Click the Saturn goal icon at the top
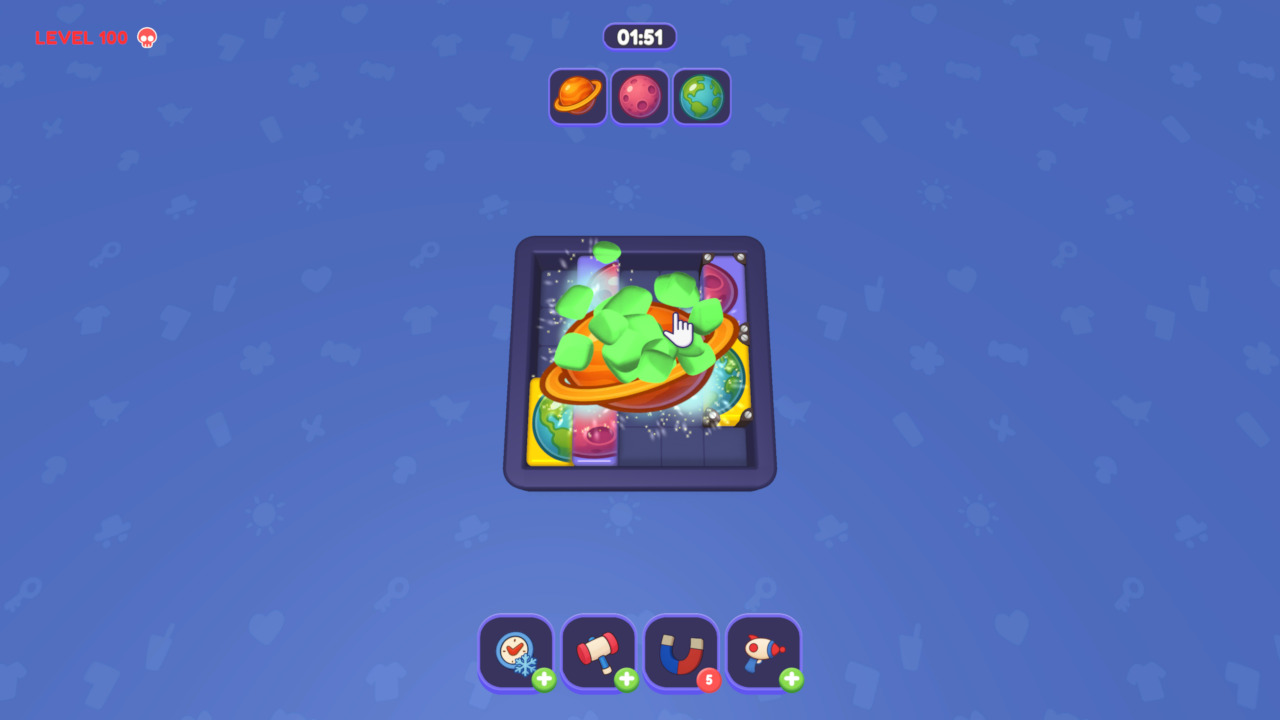This screenshot has width=1280, height=720. click(577, 96)
